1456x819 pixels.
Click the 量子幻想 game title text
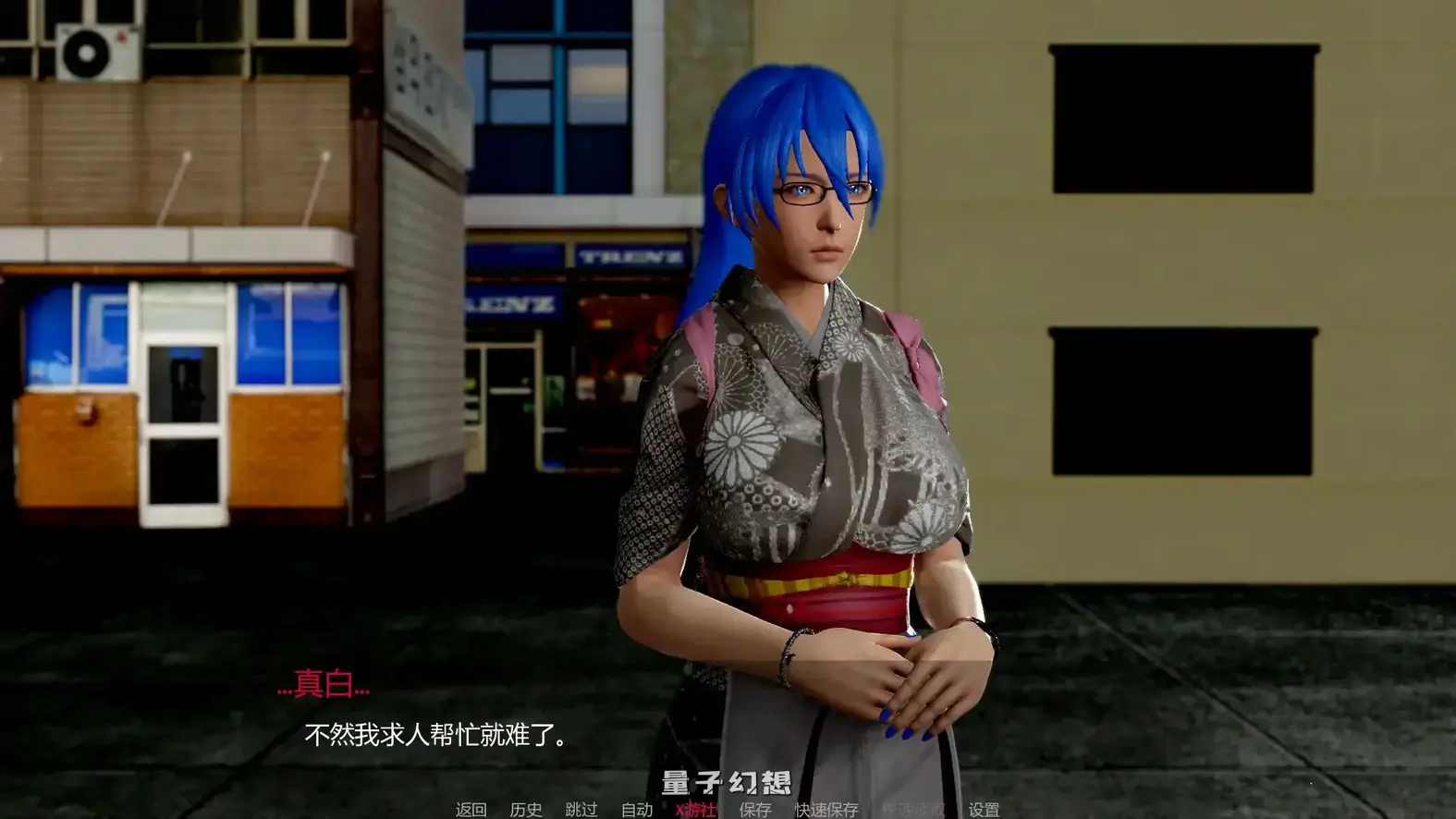[x=724, y=781]
